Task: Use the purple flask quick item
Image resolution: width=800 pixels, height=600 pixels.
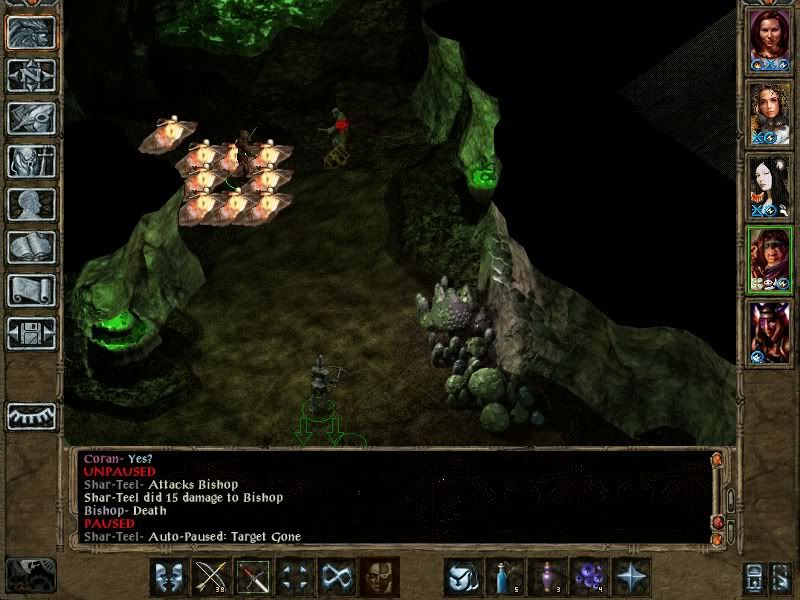Action: 546,577
